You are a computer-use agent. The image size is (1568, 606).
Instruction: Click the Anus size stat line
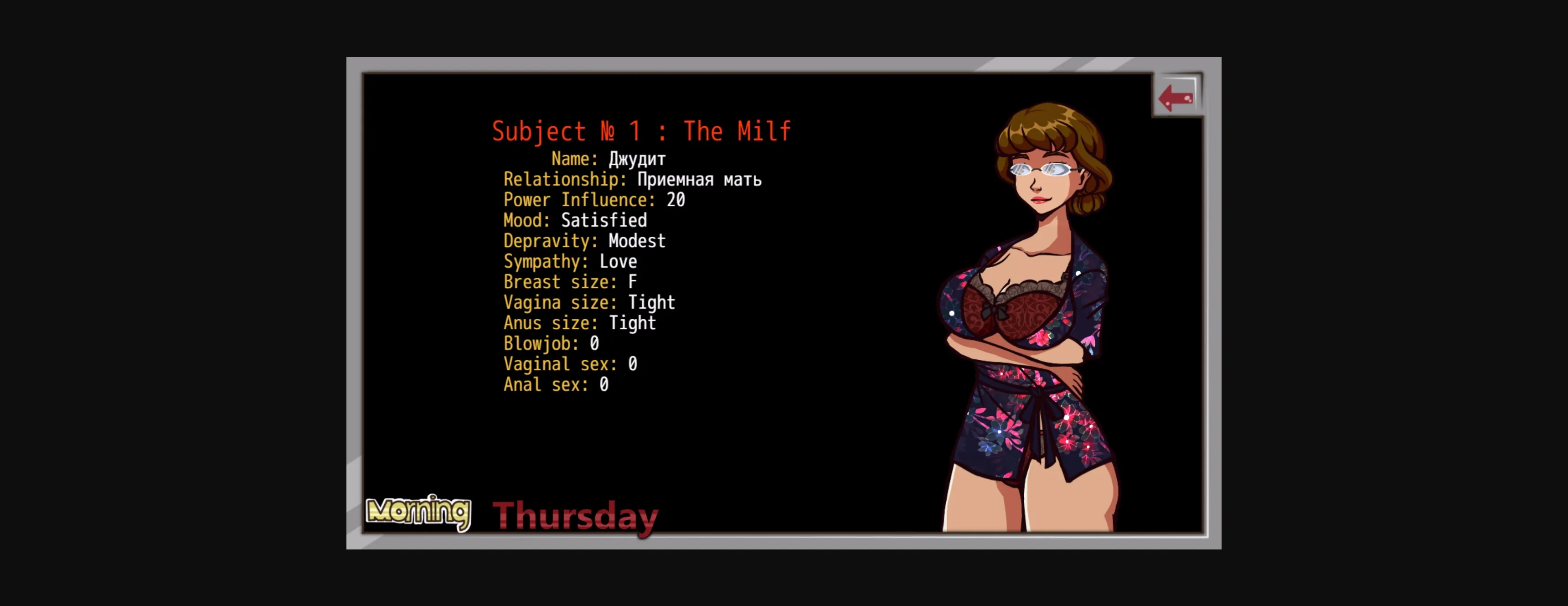pos(579,323)
